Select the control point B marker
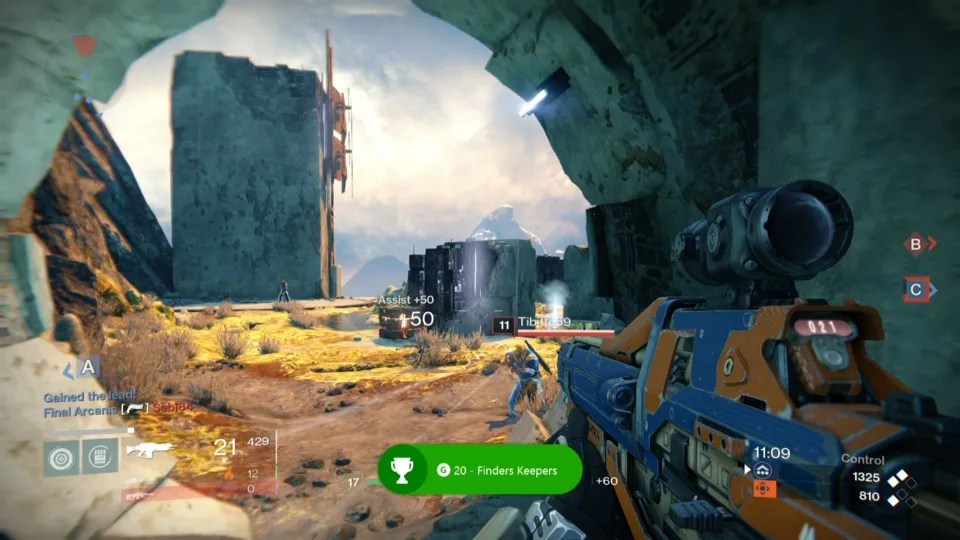 click(x=914, y=243)
